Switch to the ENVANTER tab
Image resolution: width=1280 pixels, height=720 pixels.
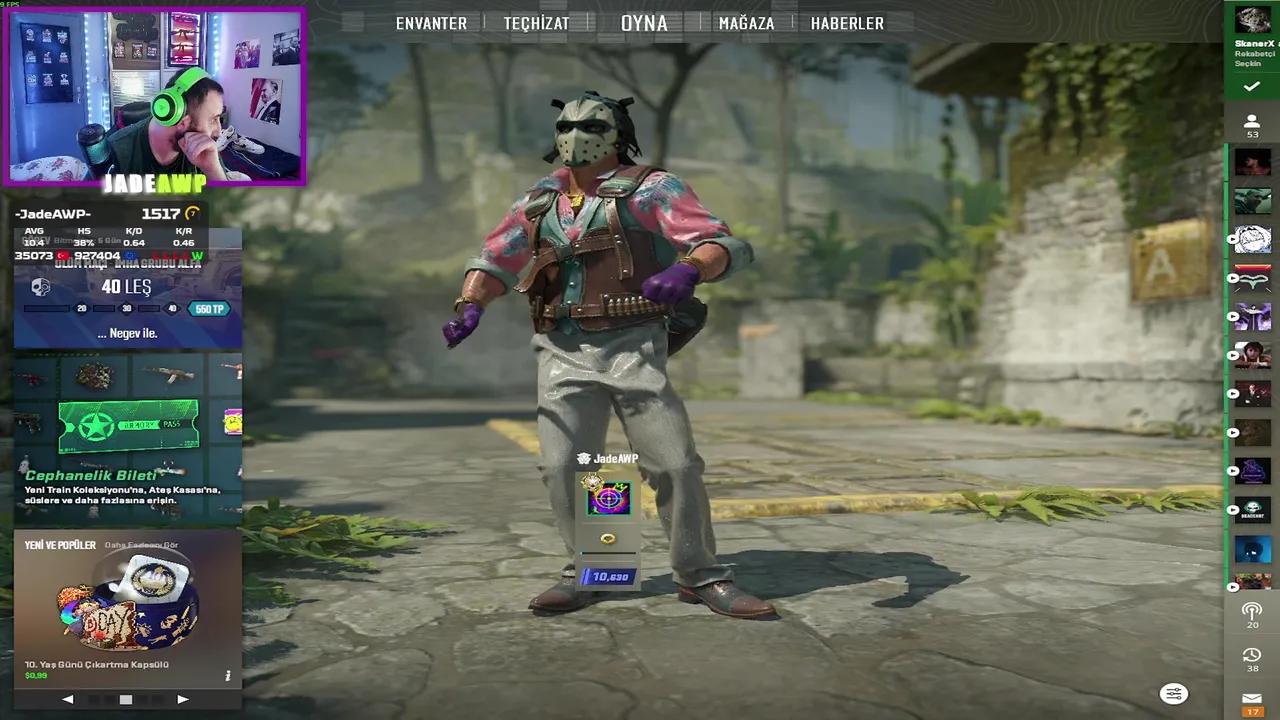[431, 22]
